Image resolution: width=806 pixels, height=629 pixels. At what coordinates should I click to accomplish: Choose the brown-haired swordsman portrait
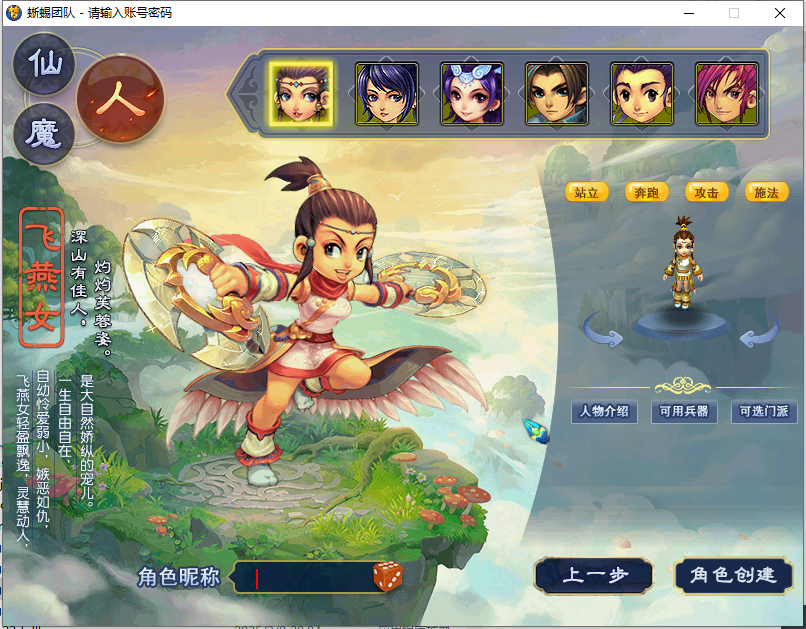tap(557, 94)
